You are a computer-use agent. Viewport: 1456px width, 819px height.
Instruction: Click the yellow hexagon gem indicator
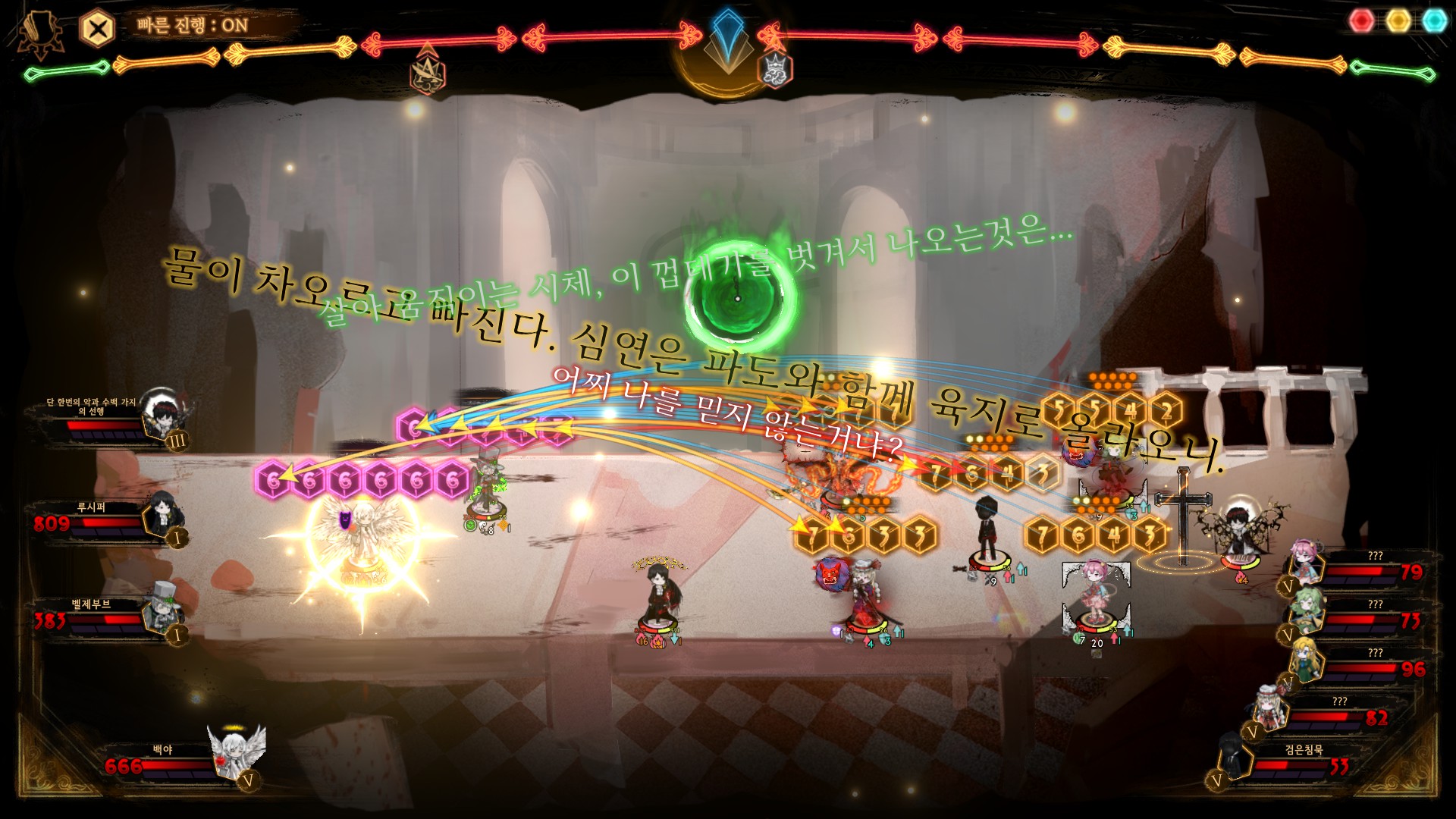1398,20
